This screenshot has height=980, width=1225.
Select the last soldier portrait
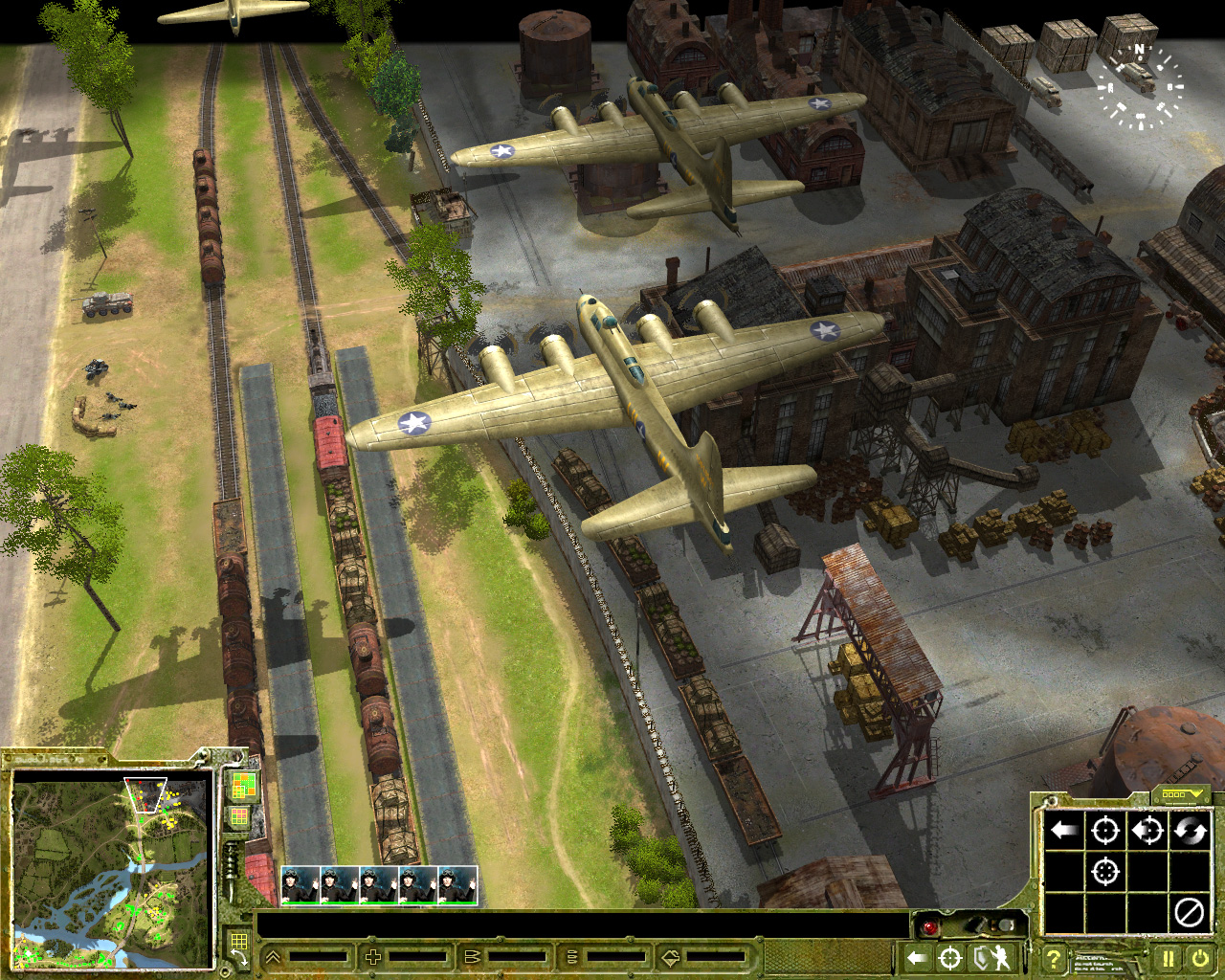click(x=457, y=884)
